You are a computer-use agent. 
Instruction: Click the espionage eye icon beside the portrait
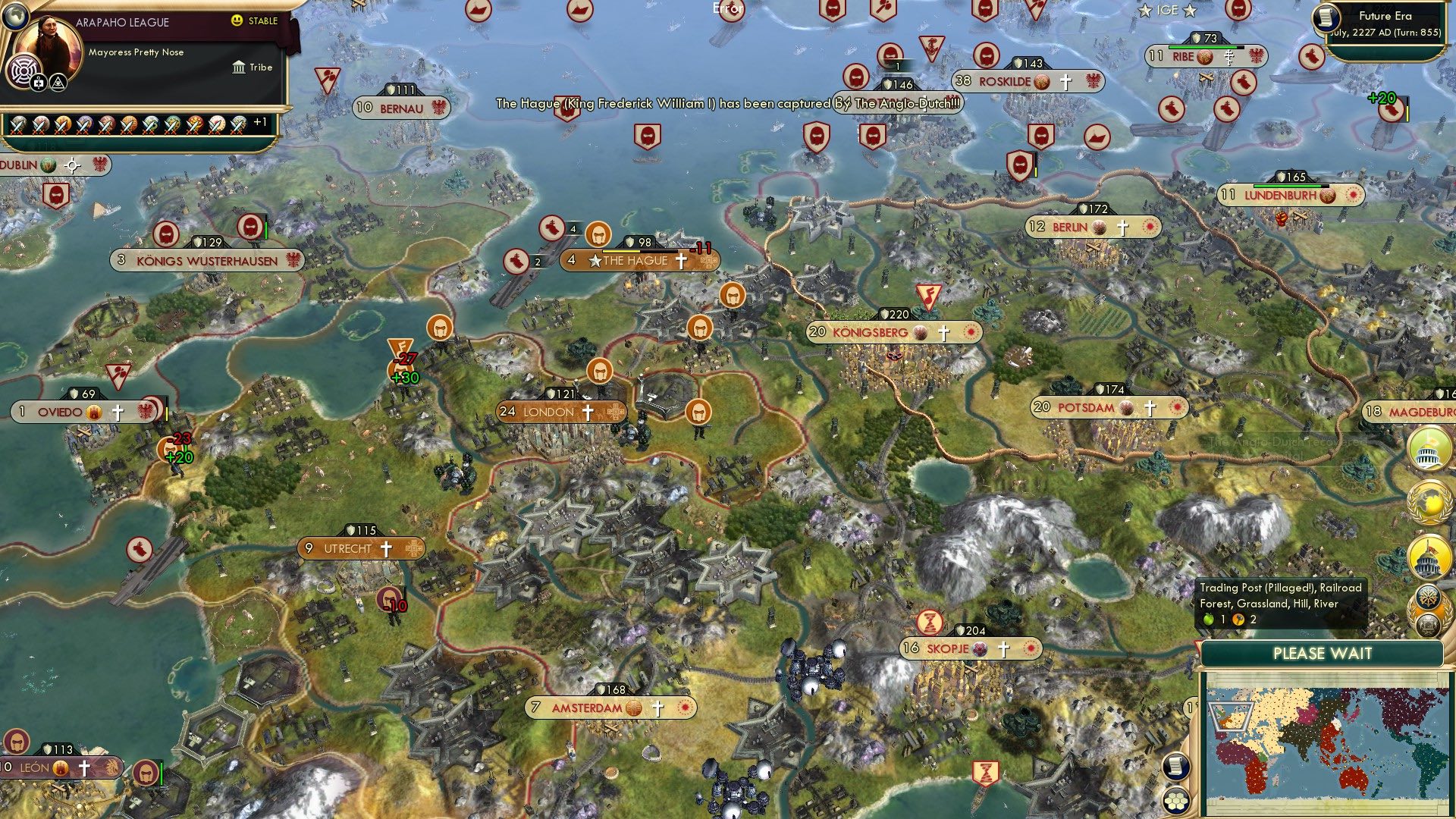[58, 83]
